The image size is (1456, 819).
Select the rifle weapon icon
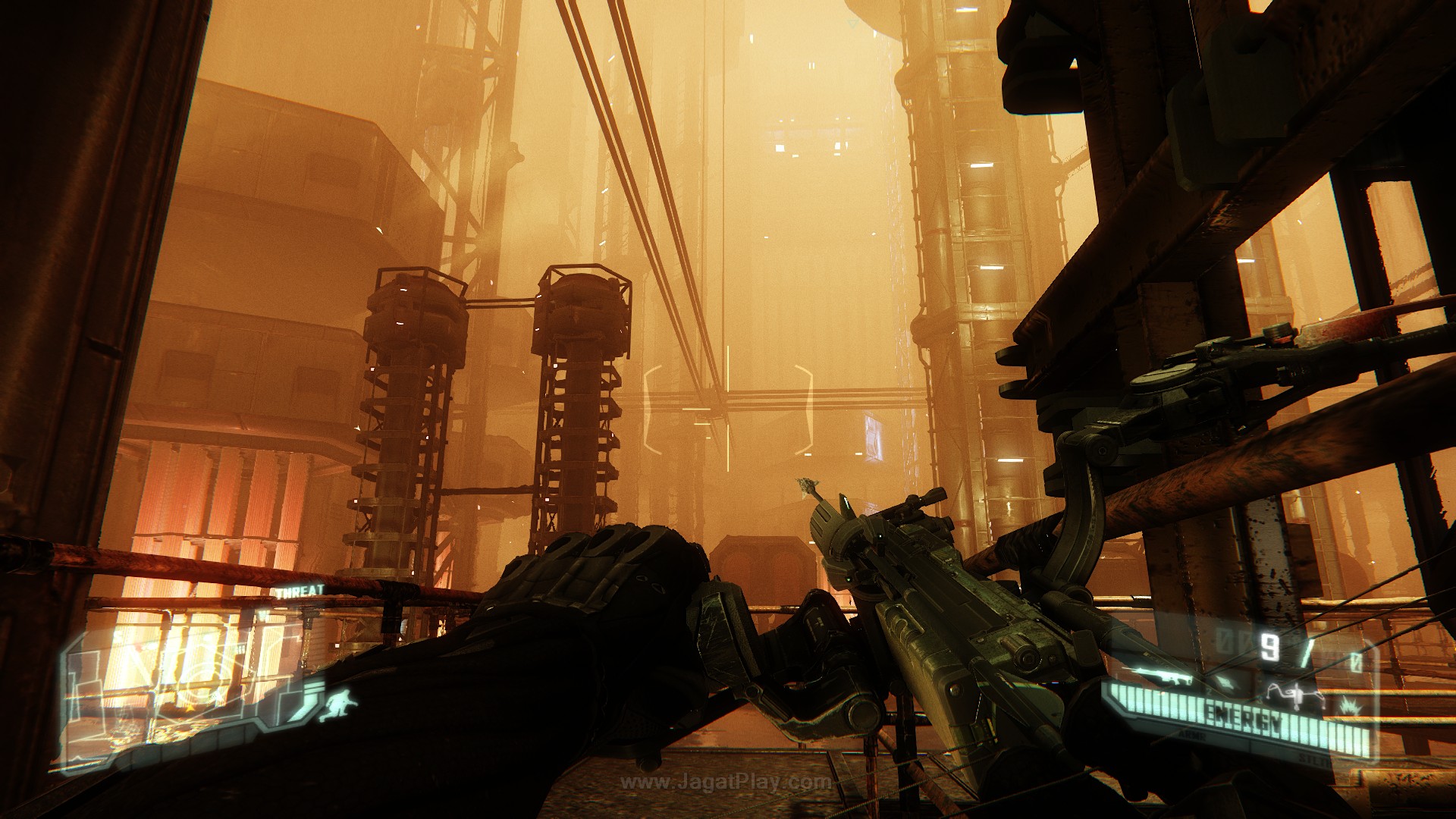click(1156, 676)
